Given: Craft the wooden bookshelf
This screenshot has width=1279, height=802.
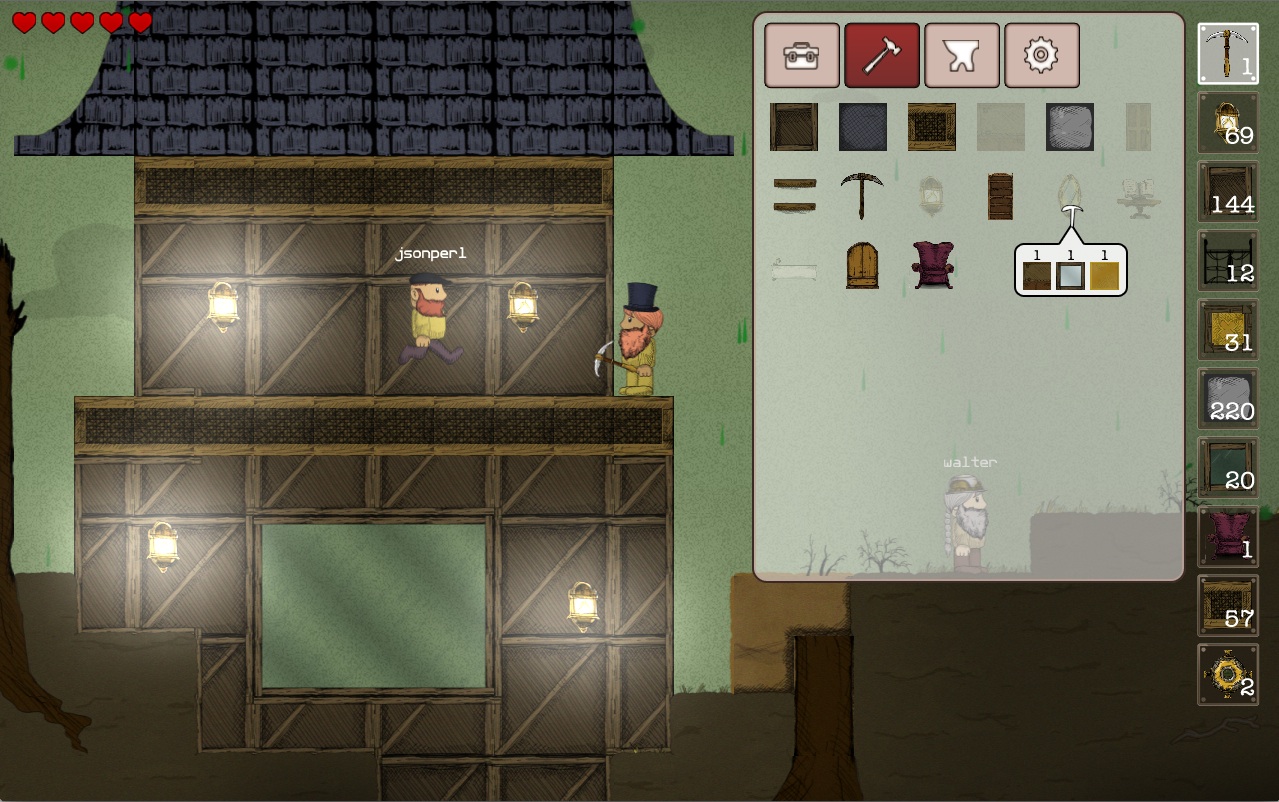Looking at the screenshot, I should [1000, 195].
